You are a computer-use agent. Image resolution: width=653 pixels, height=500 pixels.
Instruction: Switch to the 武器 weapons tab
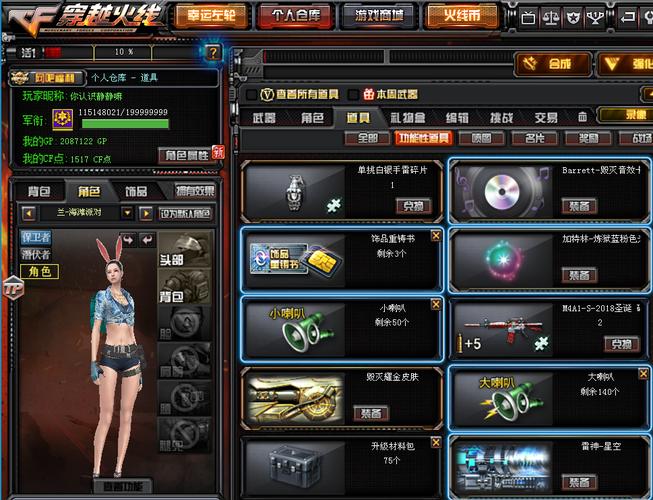click(265, 117)
